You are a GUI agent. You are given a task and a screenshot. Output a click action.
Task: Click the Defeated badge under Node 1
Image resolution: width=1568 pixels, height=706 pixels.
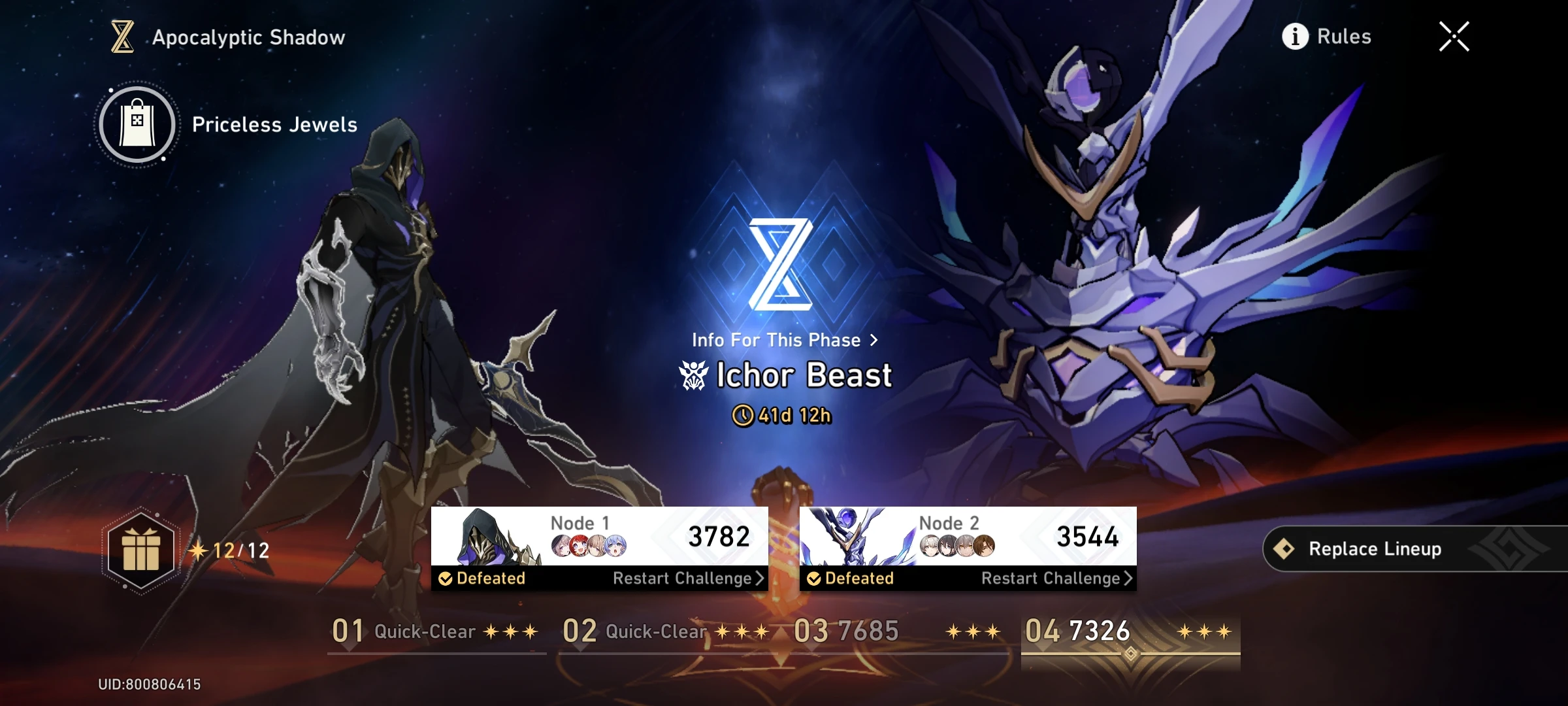pos(482,578)
